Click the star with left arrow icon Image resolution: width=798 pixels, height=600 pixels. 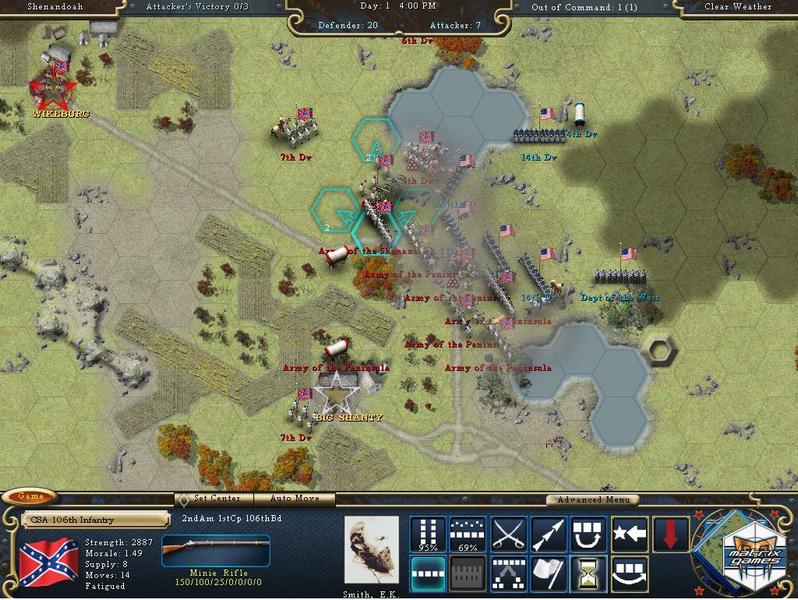[x=630, y=535]
